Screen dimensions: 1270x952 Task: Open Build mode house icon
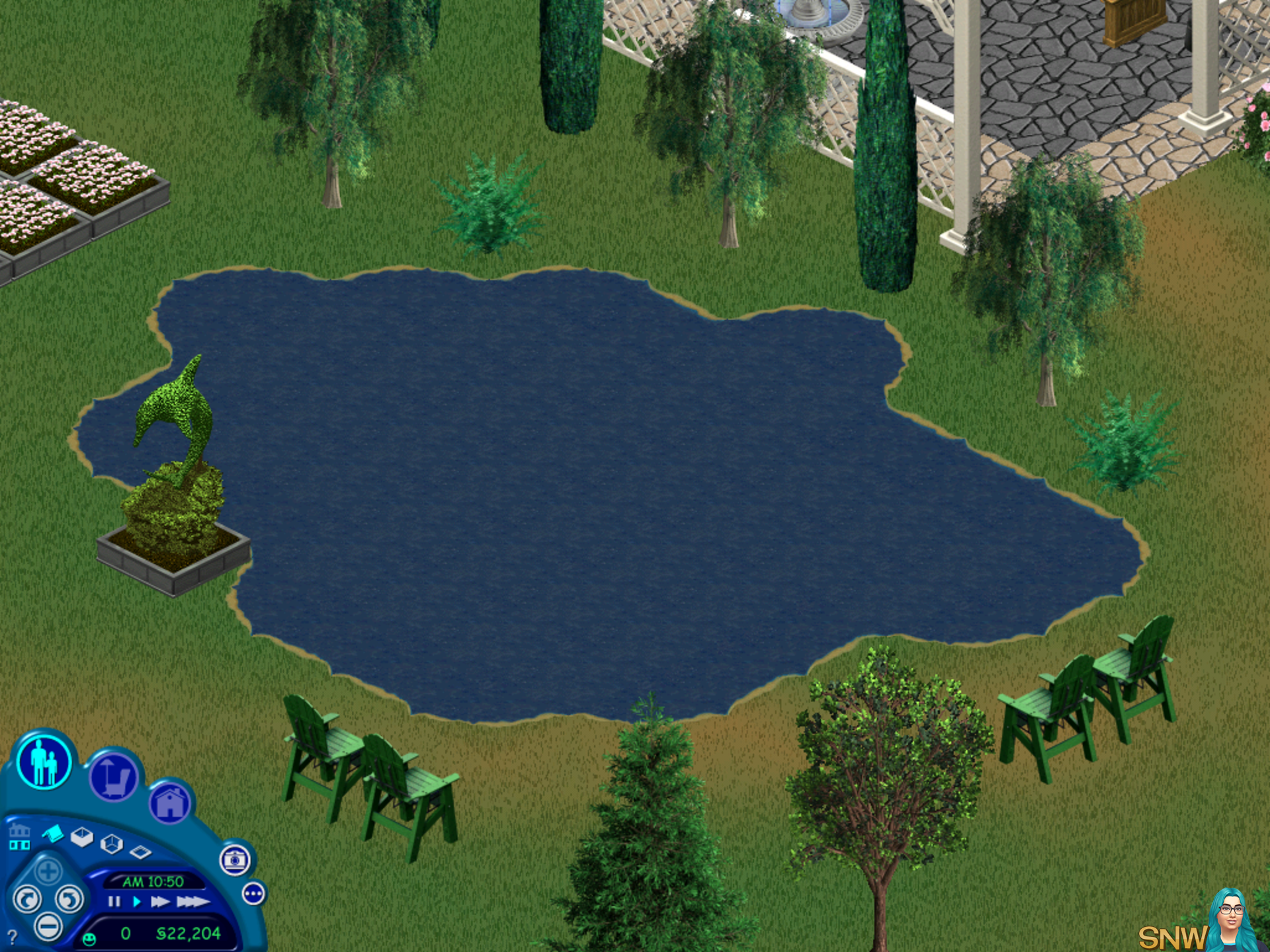tap(170, 803)
